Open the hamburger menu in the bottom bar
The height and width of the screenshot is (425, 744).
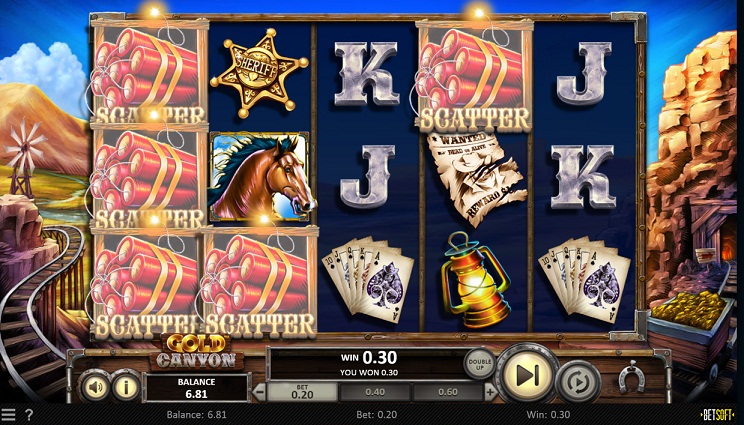[x=9, y=414]
